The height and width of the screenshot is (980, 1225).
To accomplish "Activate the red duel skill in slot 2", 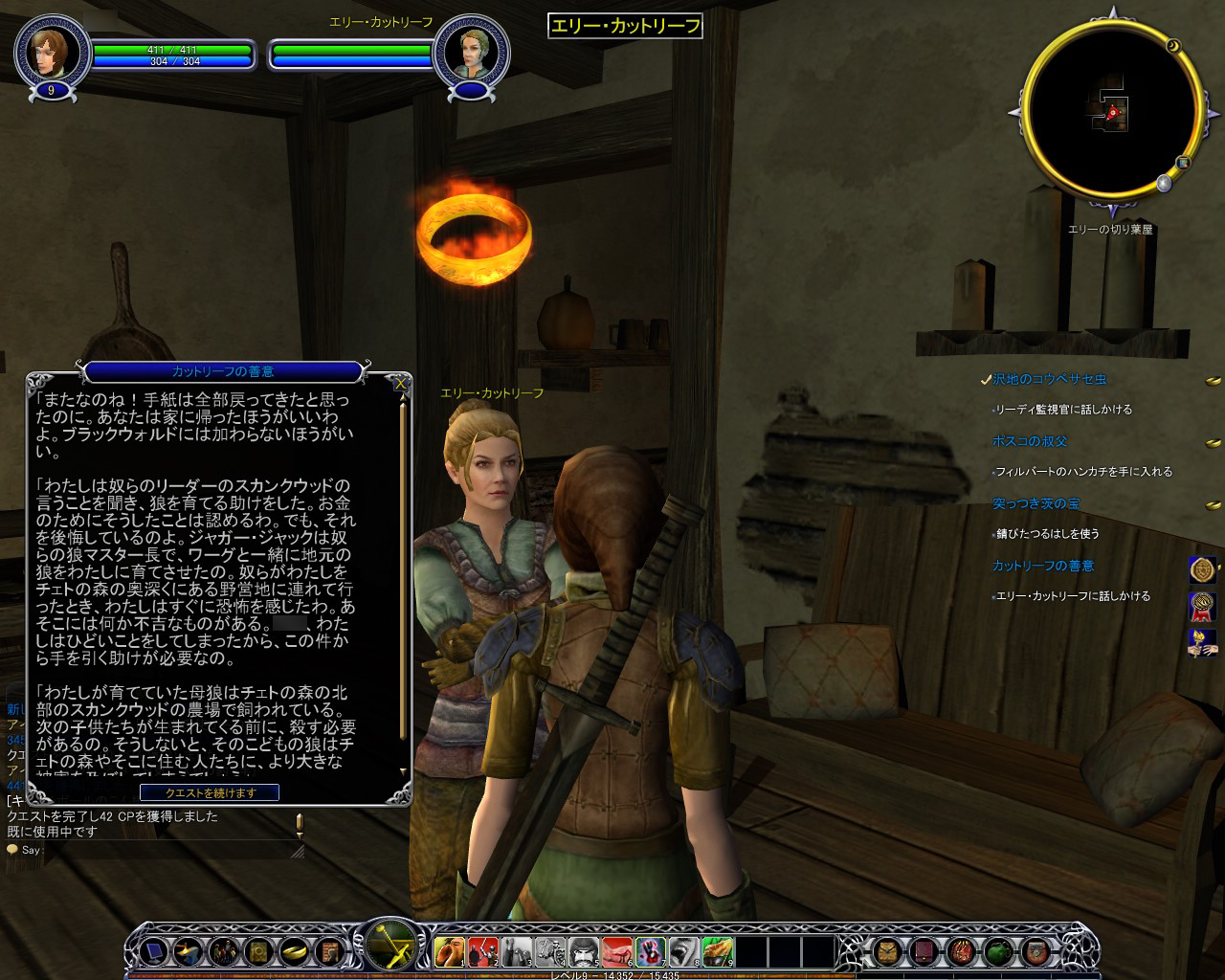I will [482, 951].
